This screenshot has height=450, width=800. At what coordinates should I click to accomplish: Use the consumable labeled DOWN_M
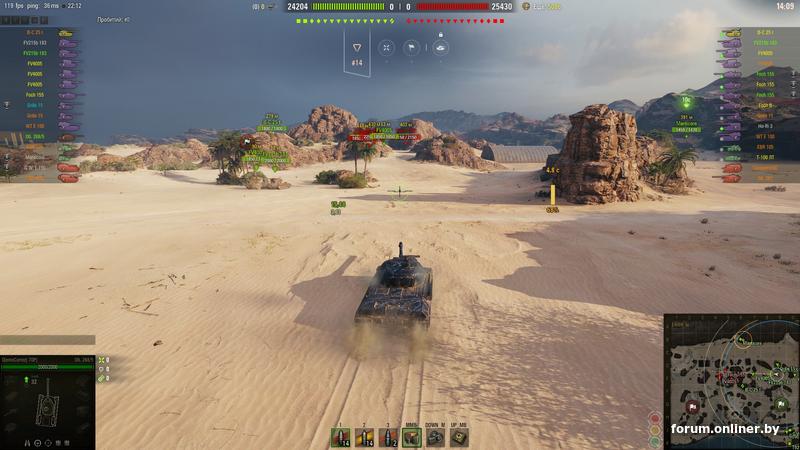[x=435, y=437]
